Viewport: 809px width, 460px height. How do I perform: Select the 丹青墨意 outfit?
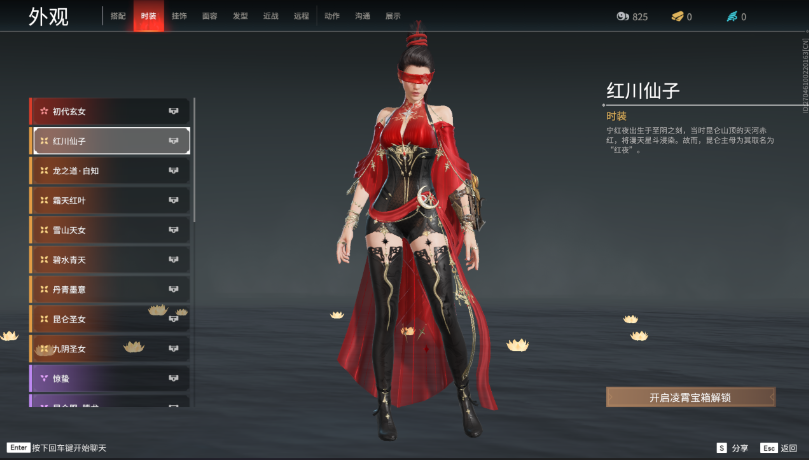110,289
